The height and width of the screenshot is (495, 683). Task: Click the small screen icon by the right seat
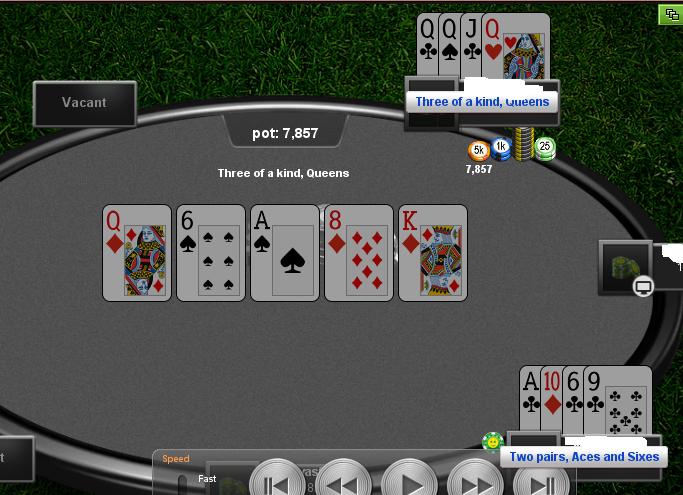pos(644,287)
